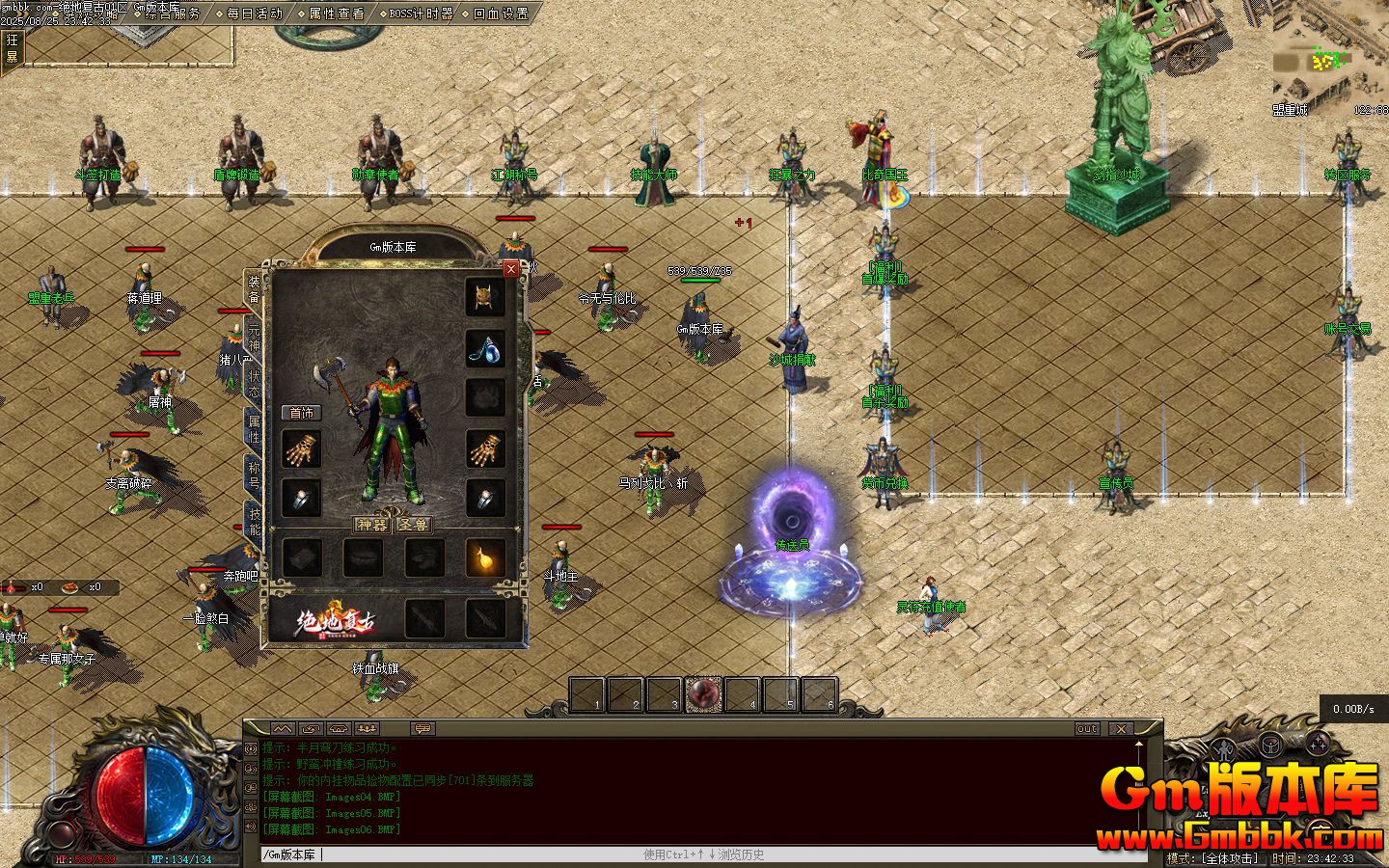Switch to the 状态 status tab
The height and width of the screenshot is (868, 1389).
254,382
